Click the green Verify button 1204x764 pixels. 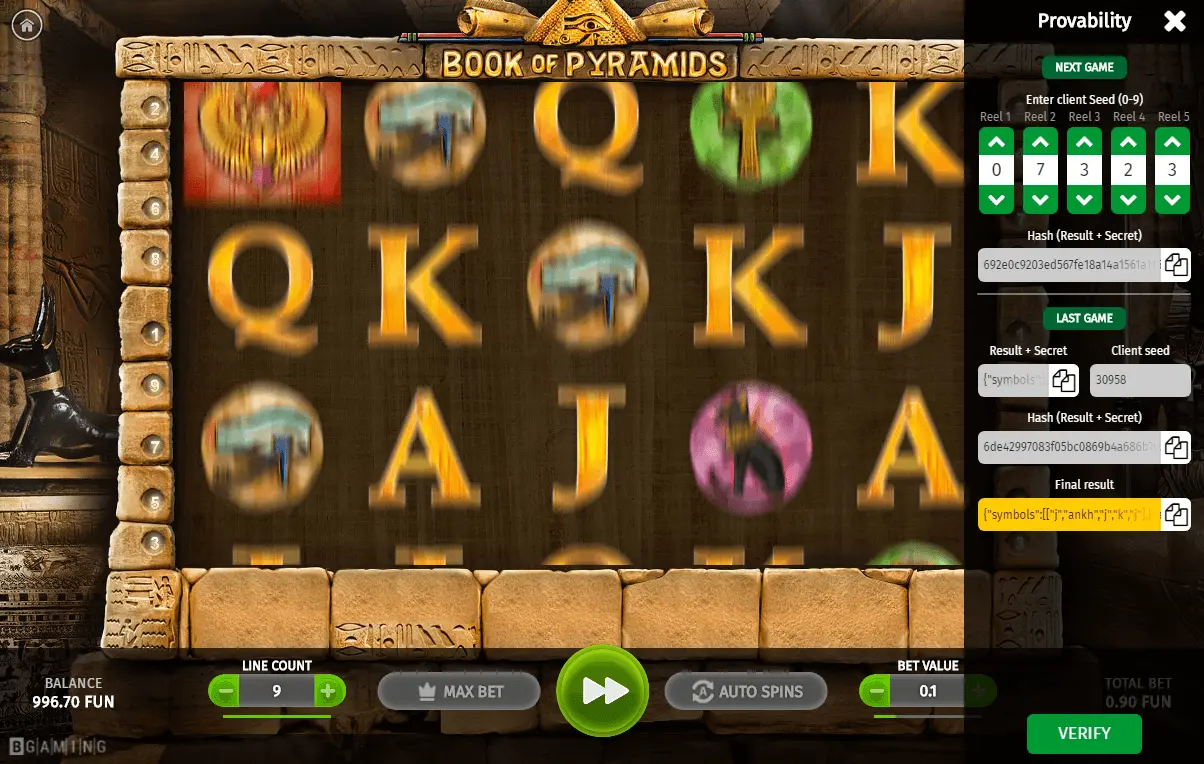pos(1084,733)
